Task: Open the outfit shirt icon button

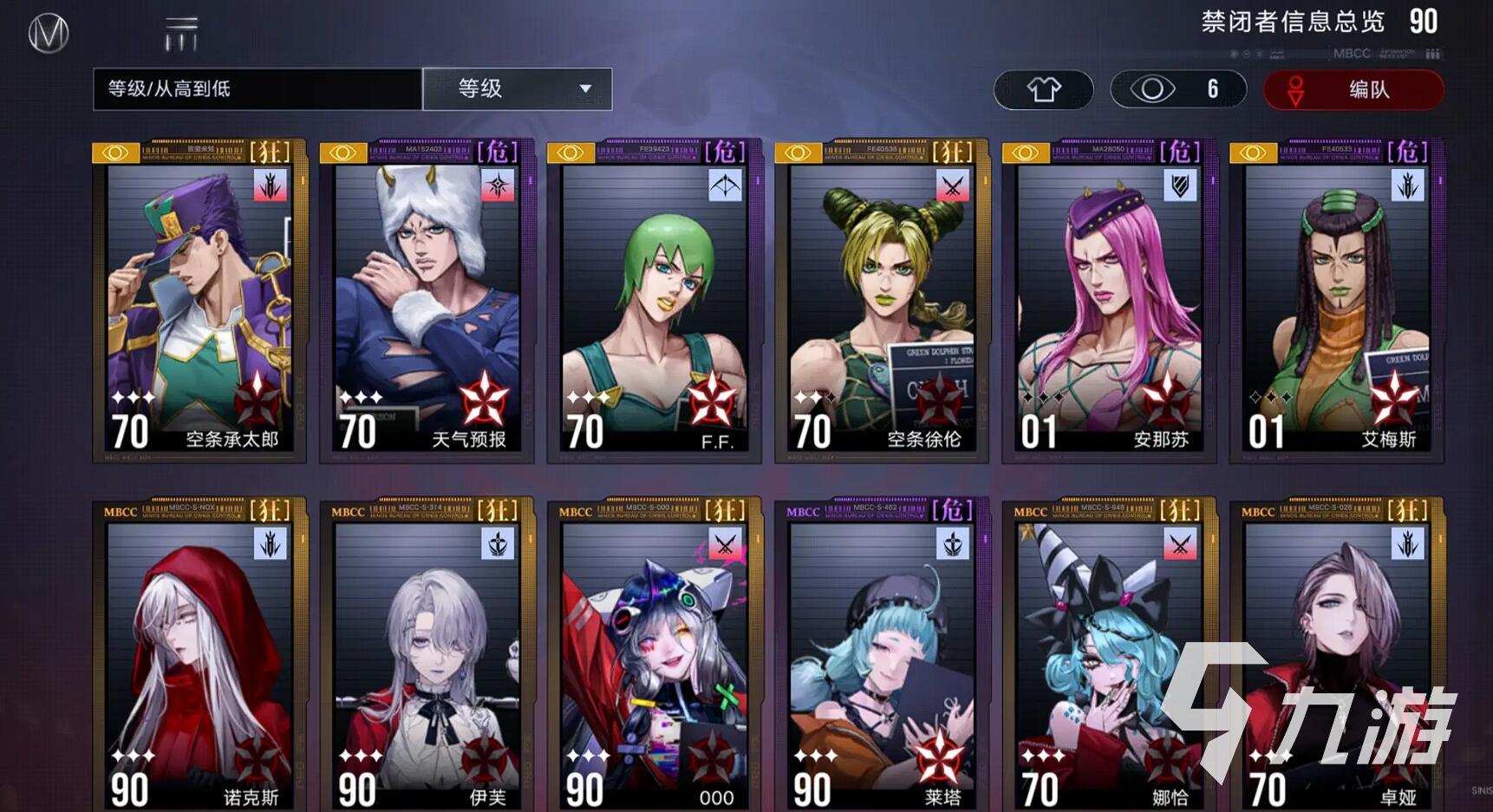Action: 1043,89
